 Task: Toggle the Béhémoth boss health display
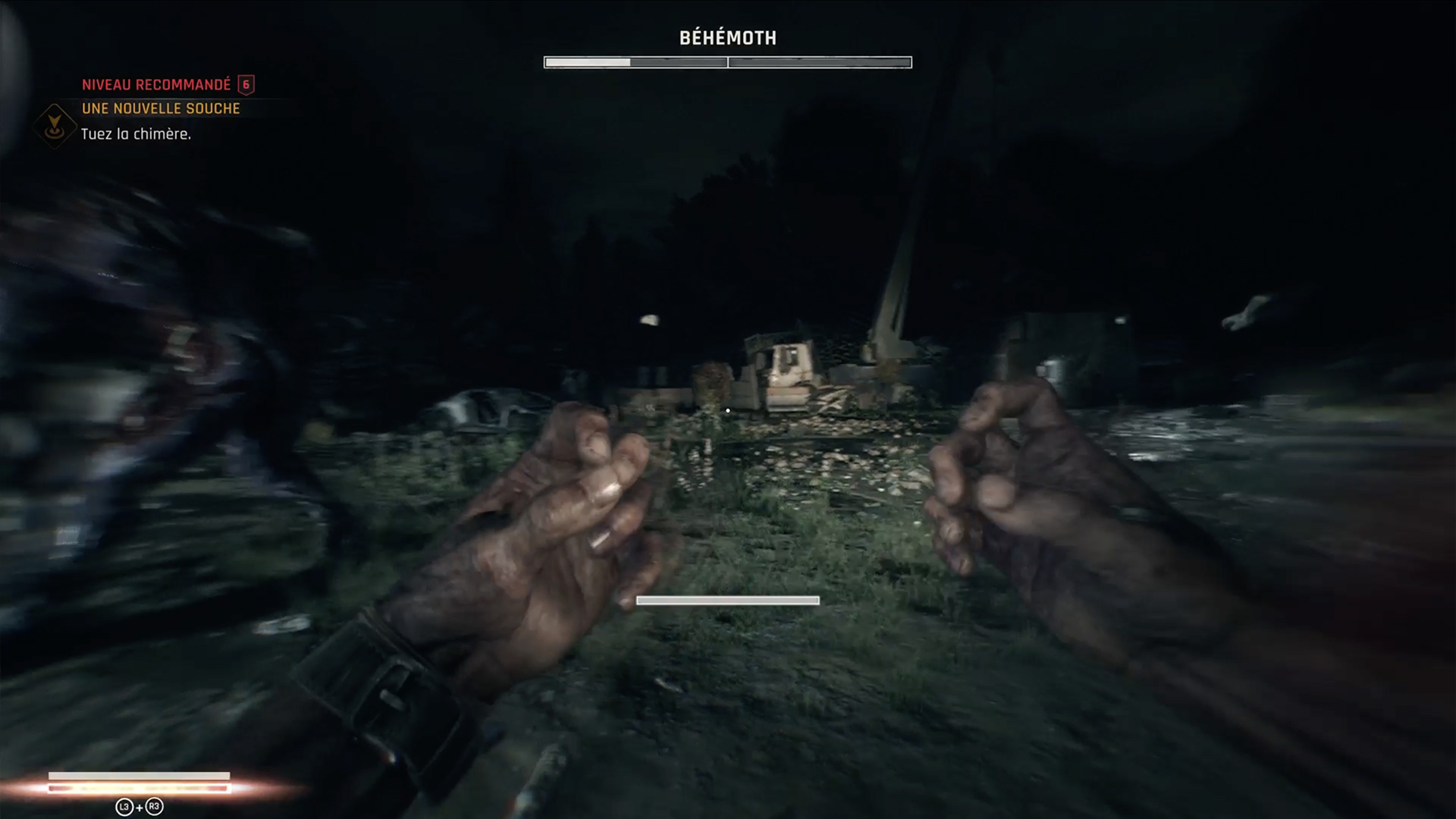pyautogui.click(x=728, y=62)
